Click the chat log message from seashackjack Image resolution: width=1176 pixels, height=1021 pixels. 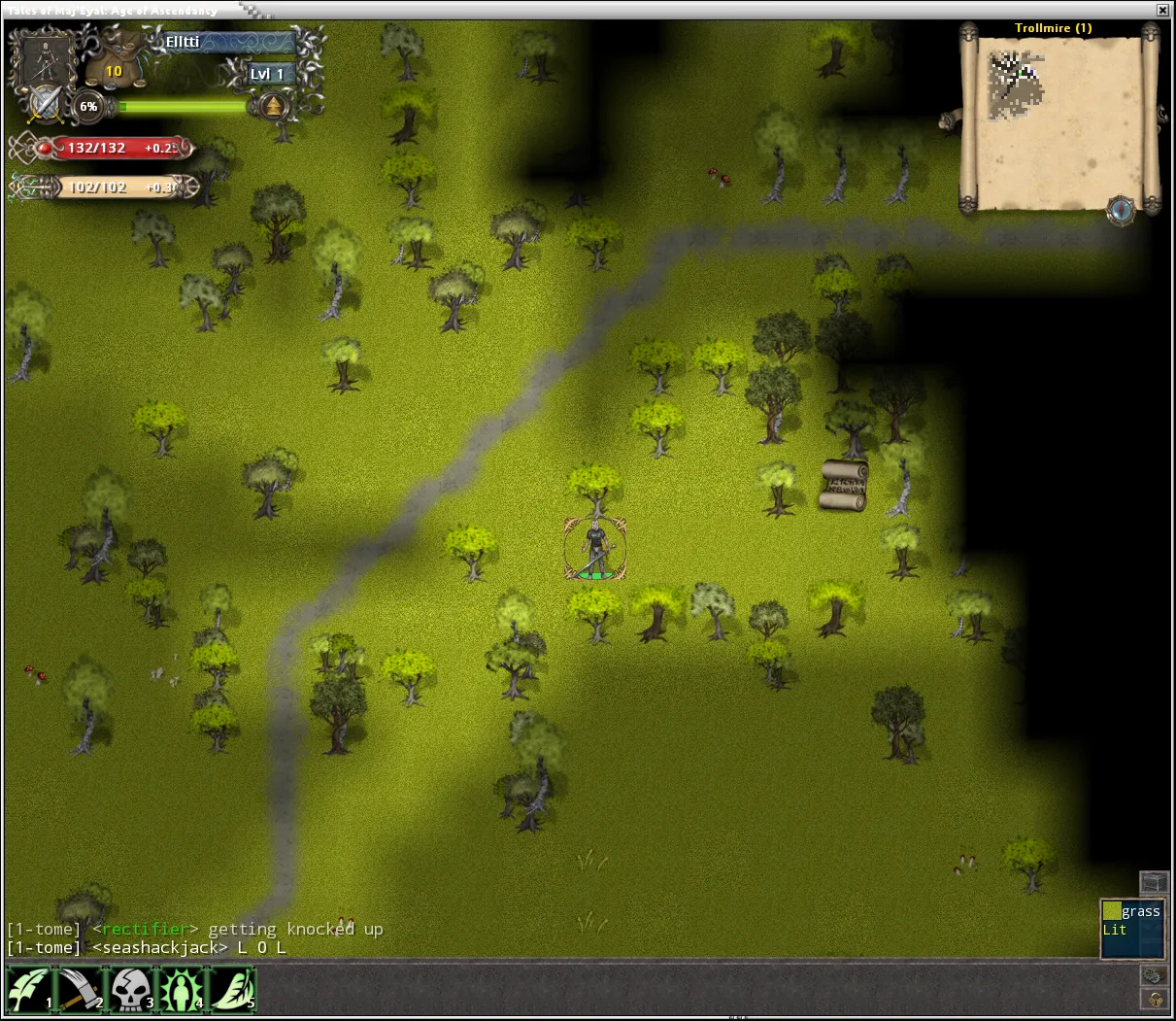(x=147, y=948)
